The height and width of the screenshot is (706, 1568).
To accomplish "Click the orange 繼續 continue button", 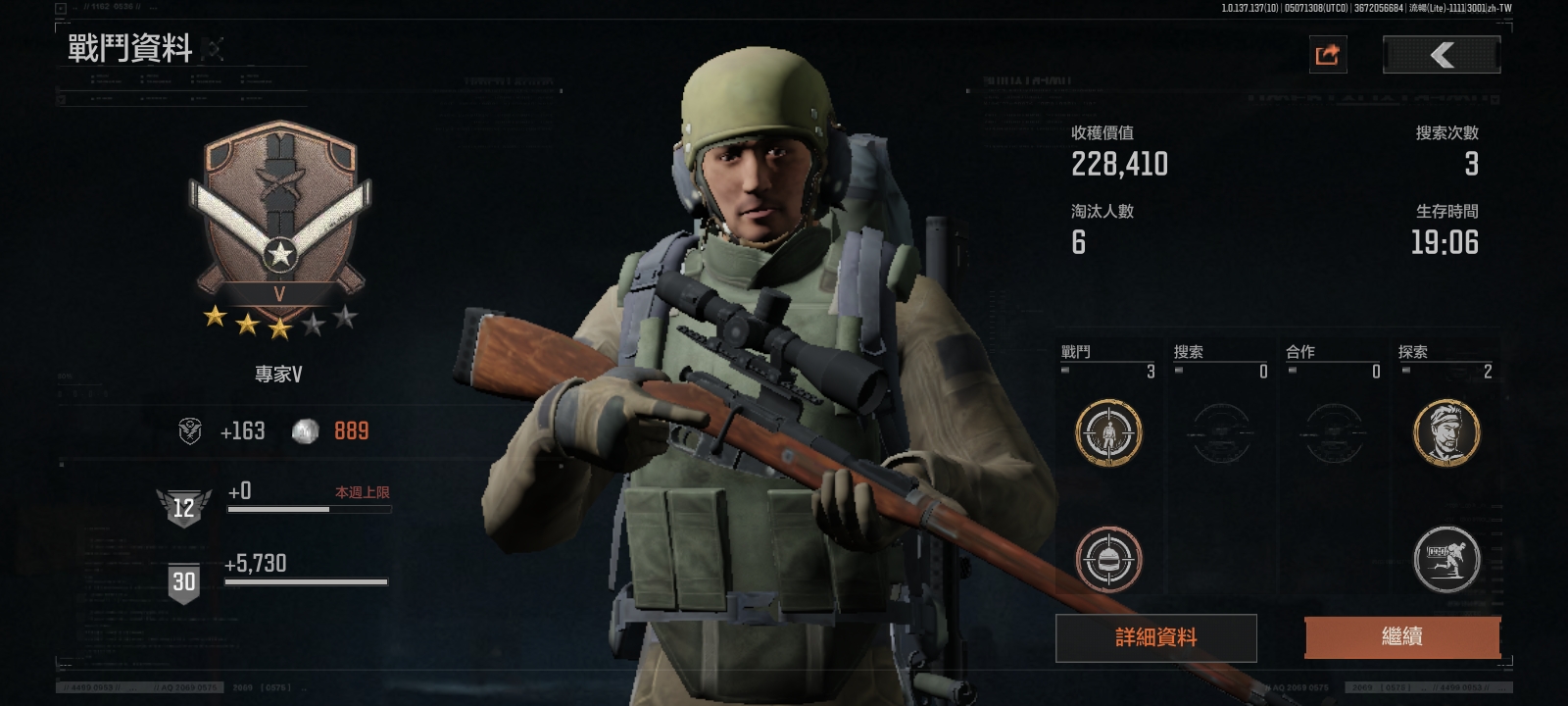I will [x=1401, y=637].
